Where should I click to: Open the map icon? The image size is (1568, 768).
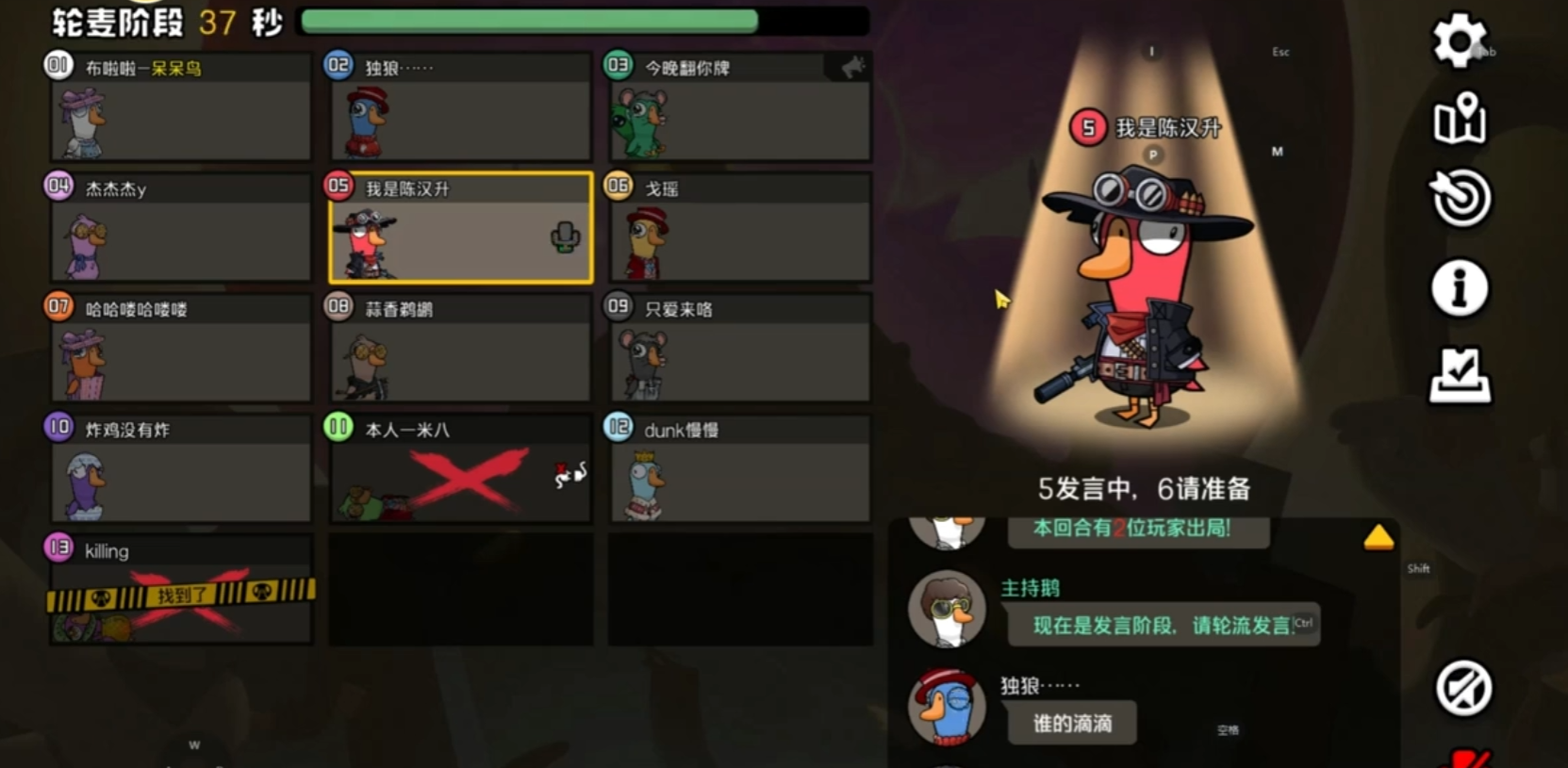[x=1458, y=121]
